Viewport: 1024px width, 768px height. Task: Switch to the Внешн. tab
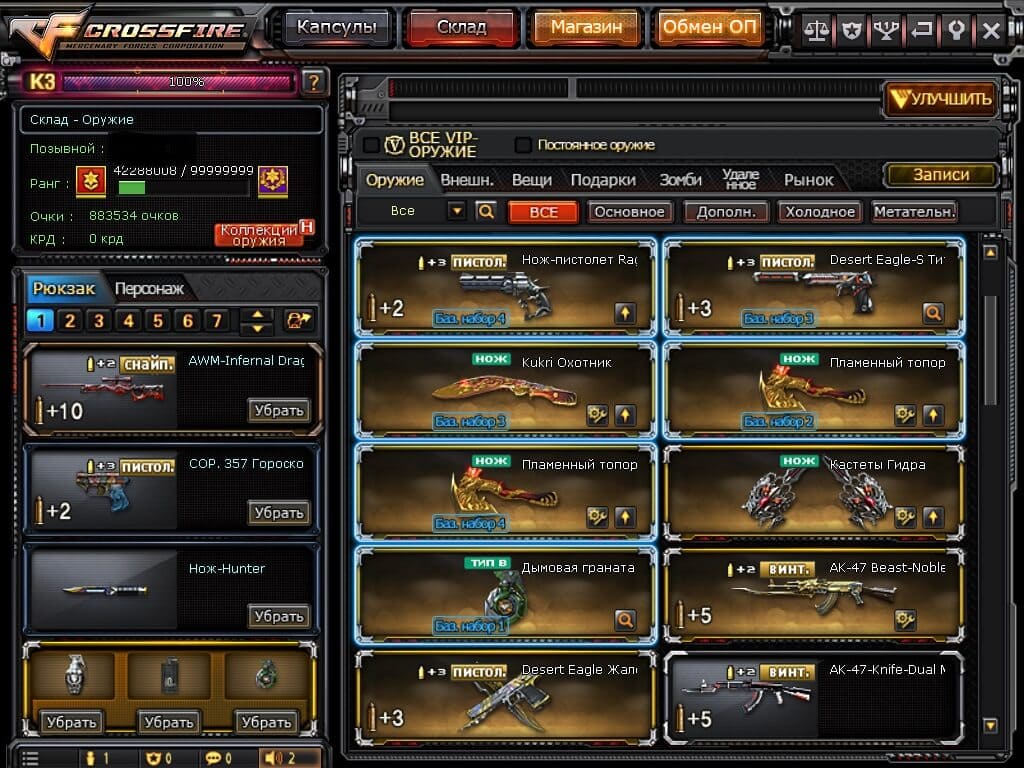point(467,180)
